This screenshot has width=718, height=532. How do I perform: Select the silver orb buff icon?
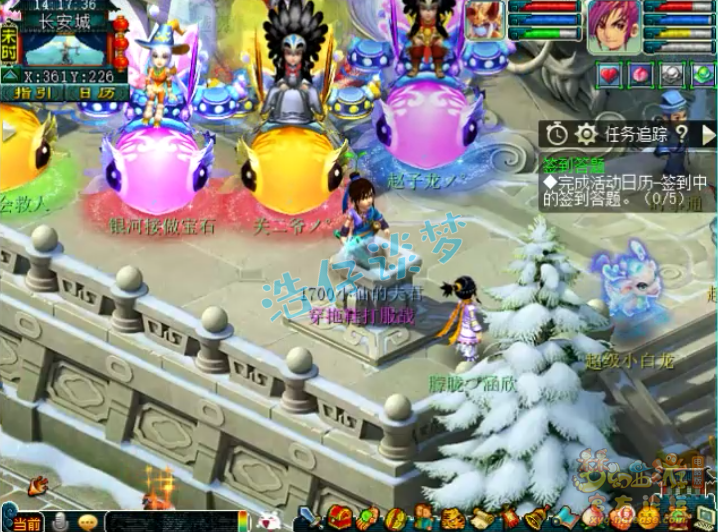click(x=672, y=73)
